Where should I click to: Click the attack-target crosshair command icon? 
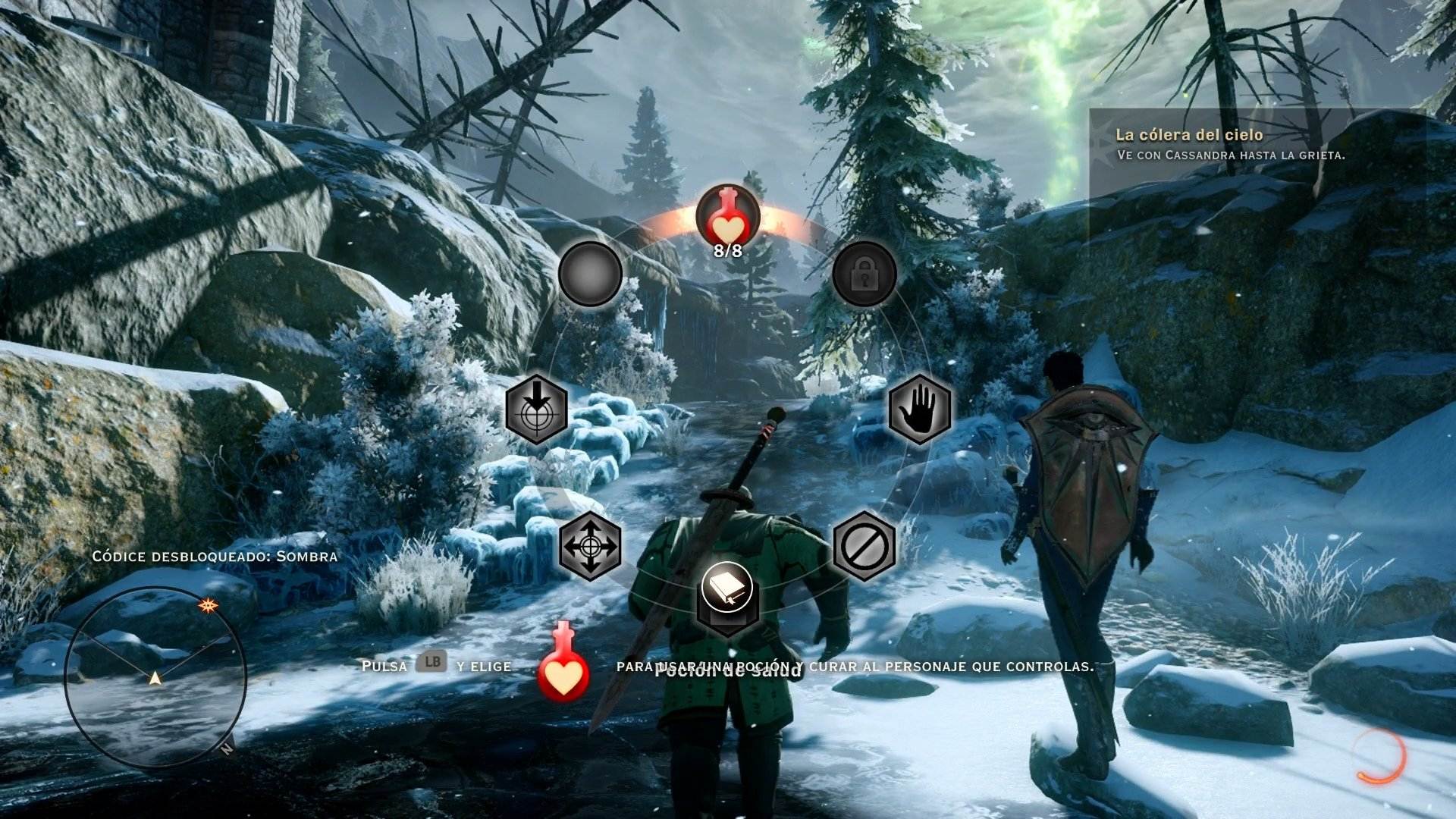tap(536, 410)
